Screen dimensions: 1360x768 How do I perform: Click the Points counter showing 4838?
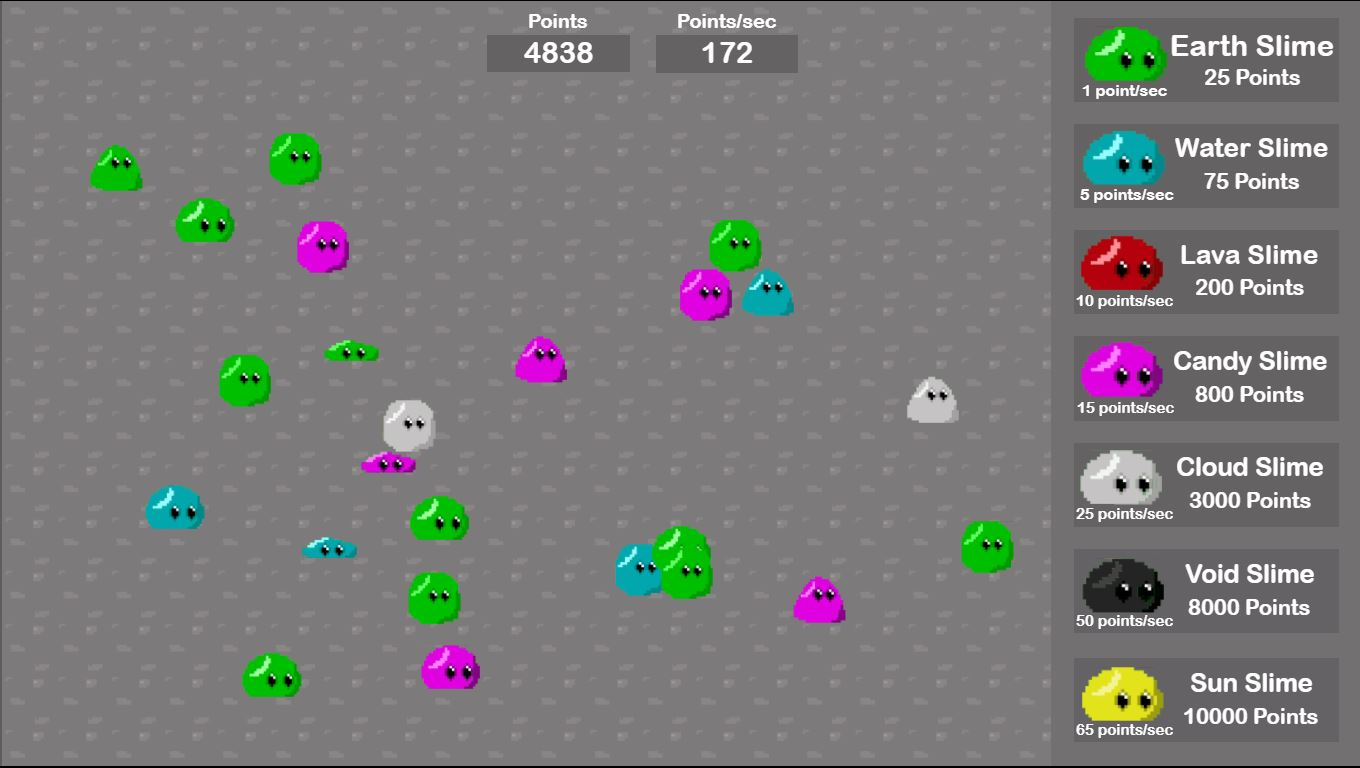pos(557,55)
